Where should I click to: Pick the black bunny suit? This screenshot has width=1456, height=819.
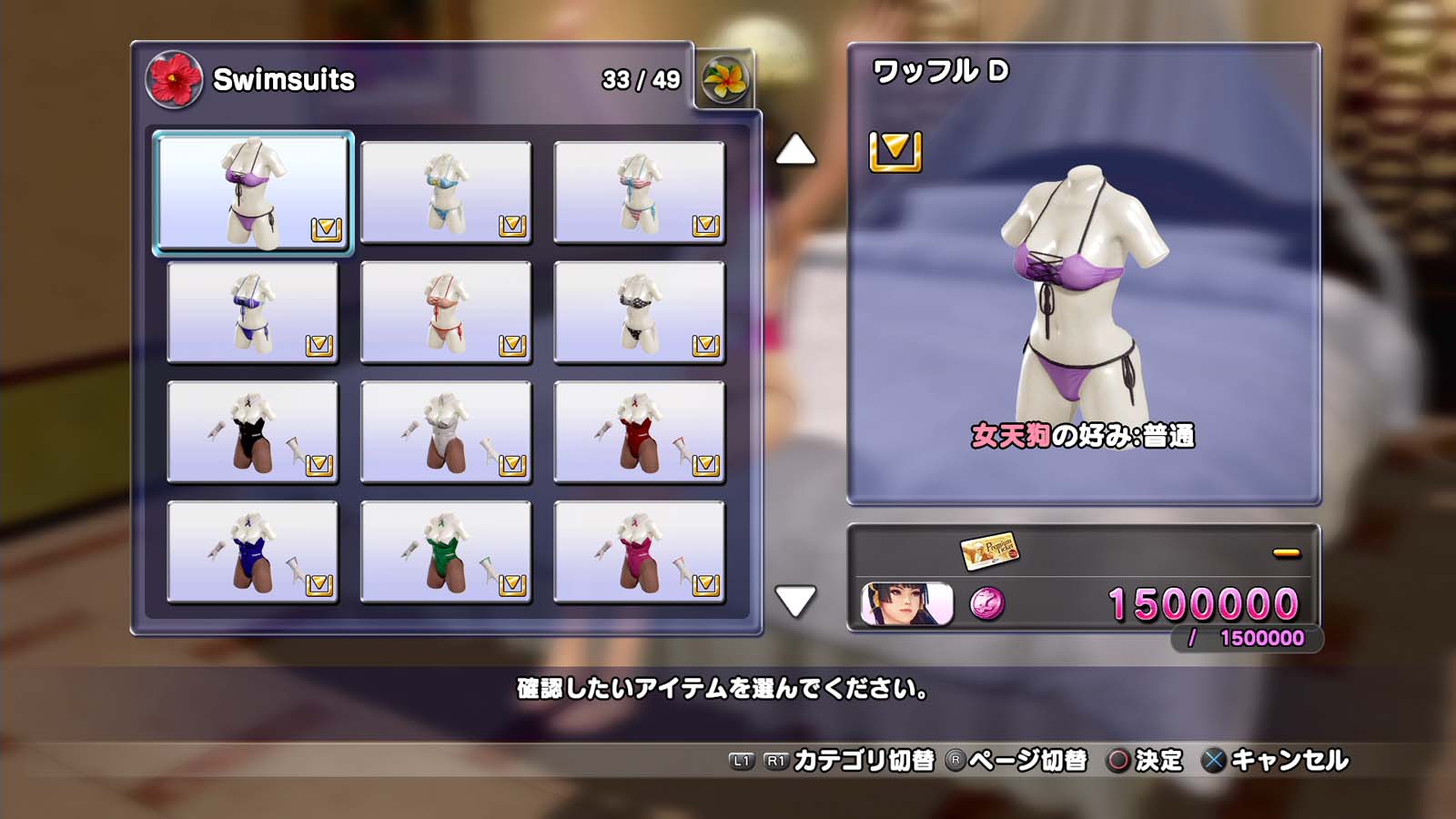coord(253,432)
